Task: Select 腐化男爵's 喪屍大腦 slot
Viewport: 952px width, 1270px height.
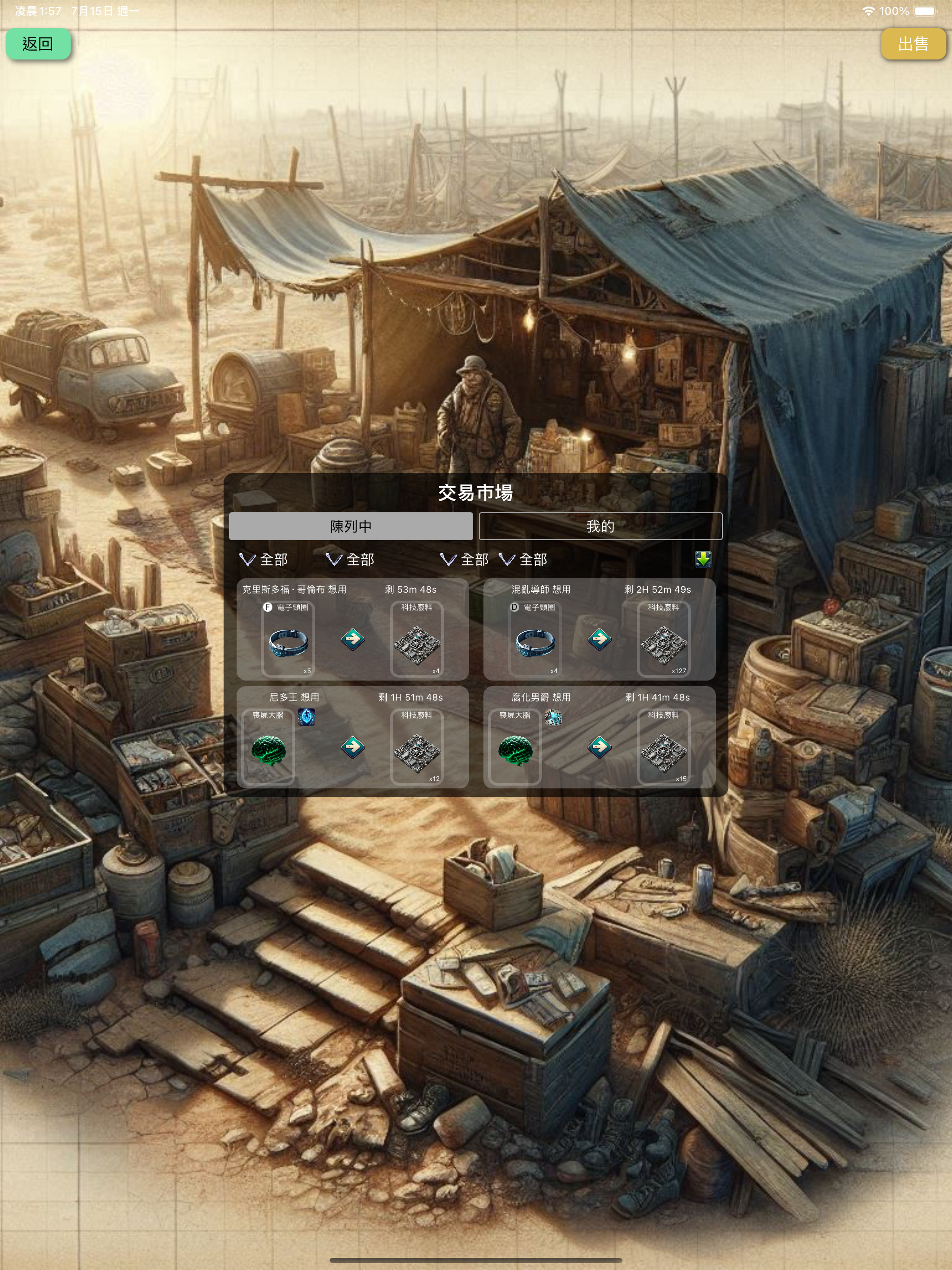Action: [x=515, y=747]
